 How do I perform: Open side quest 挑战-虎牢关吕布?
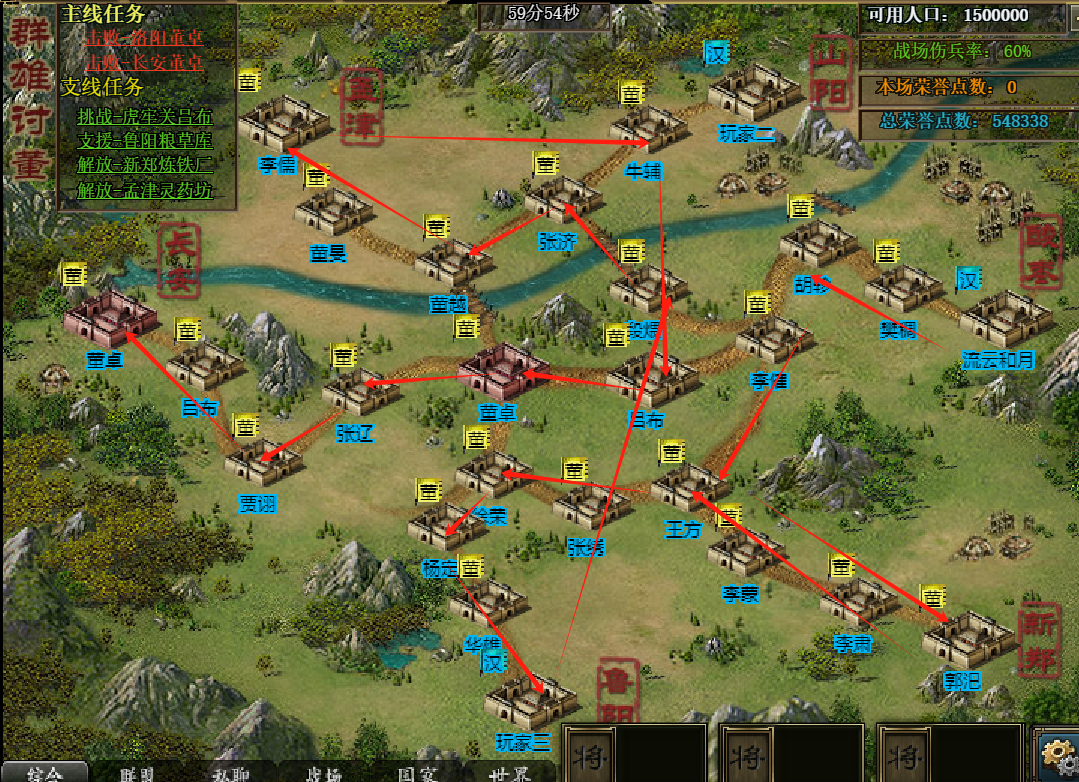pos(145,116)
